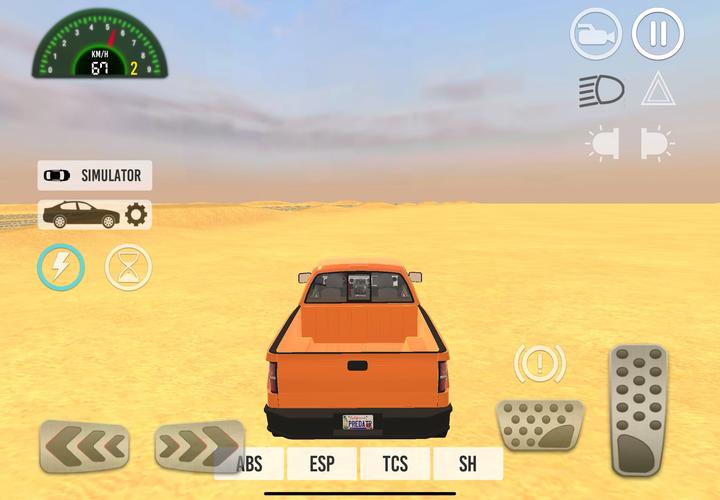720x500 pixels.
Task: Pause the game
Action: tap(657, 34)
